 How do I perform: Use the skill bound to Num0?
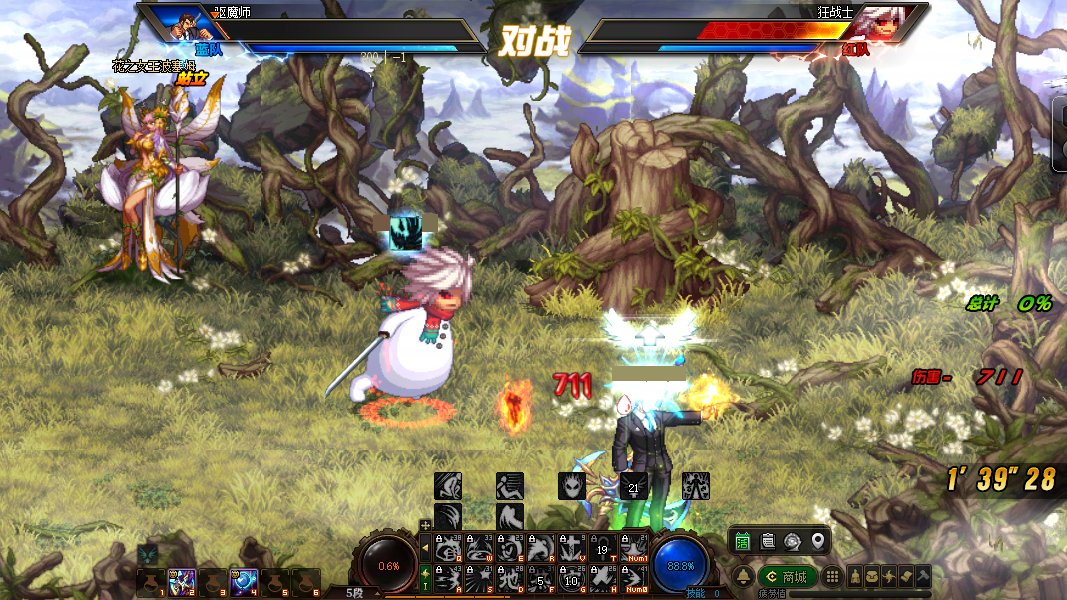[632, 578]
